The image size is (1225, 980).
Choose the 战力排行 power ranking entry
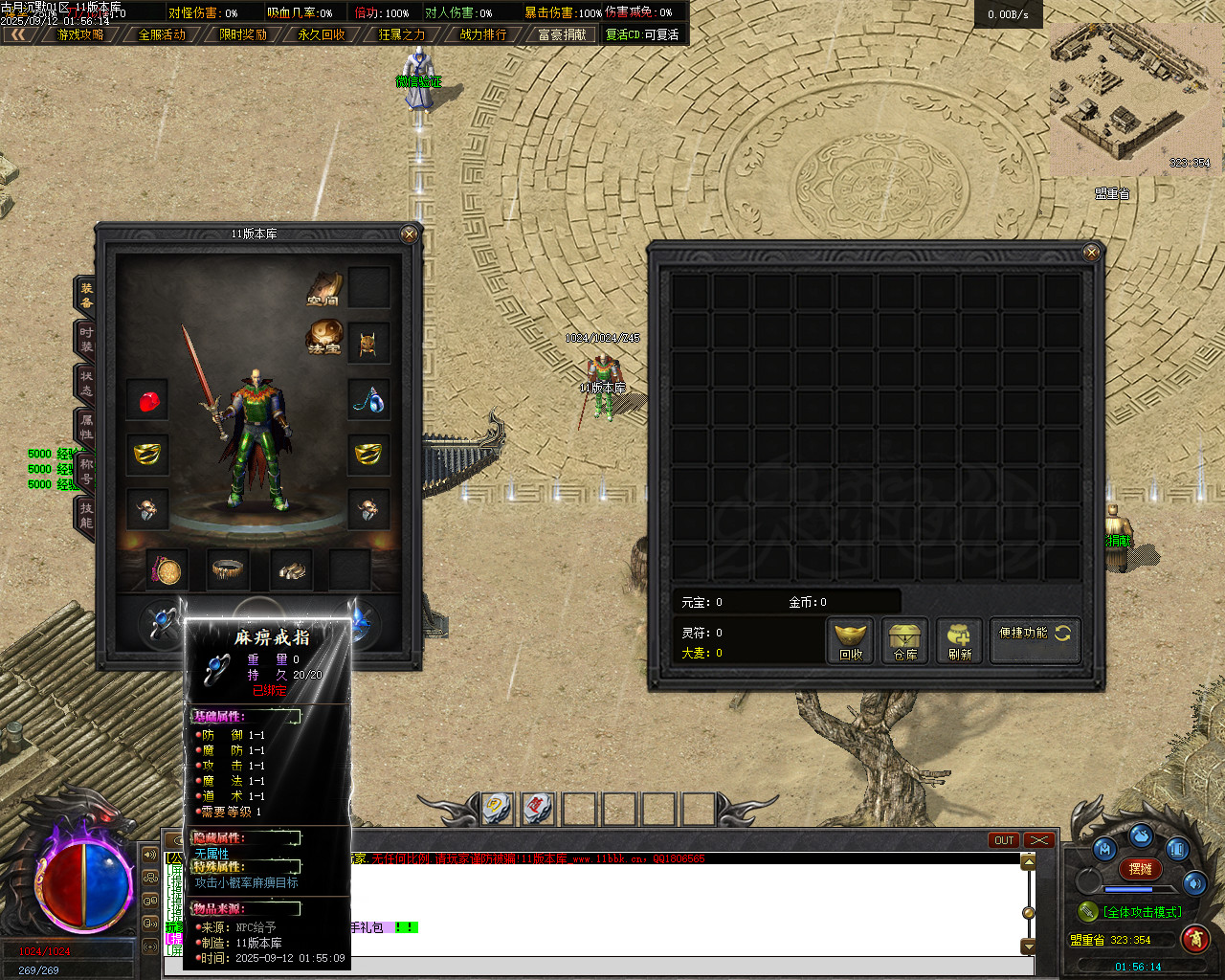pos(483,34)
